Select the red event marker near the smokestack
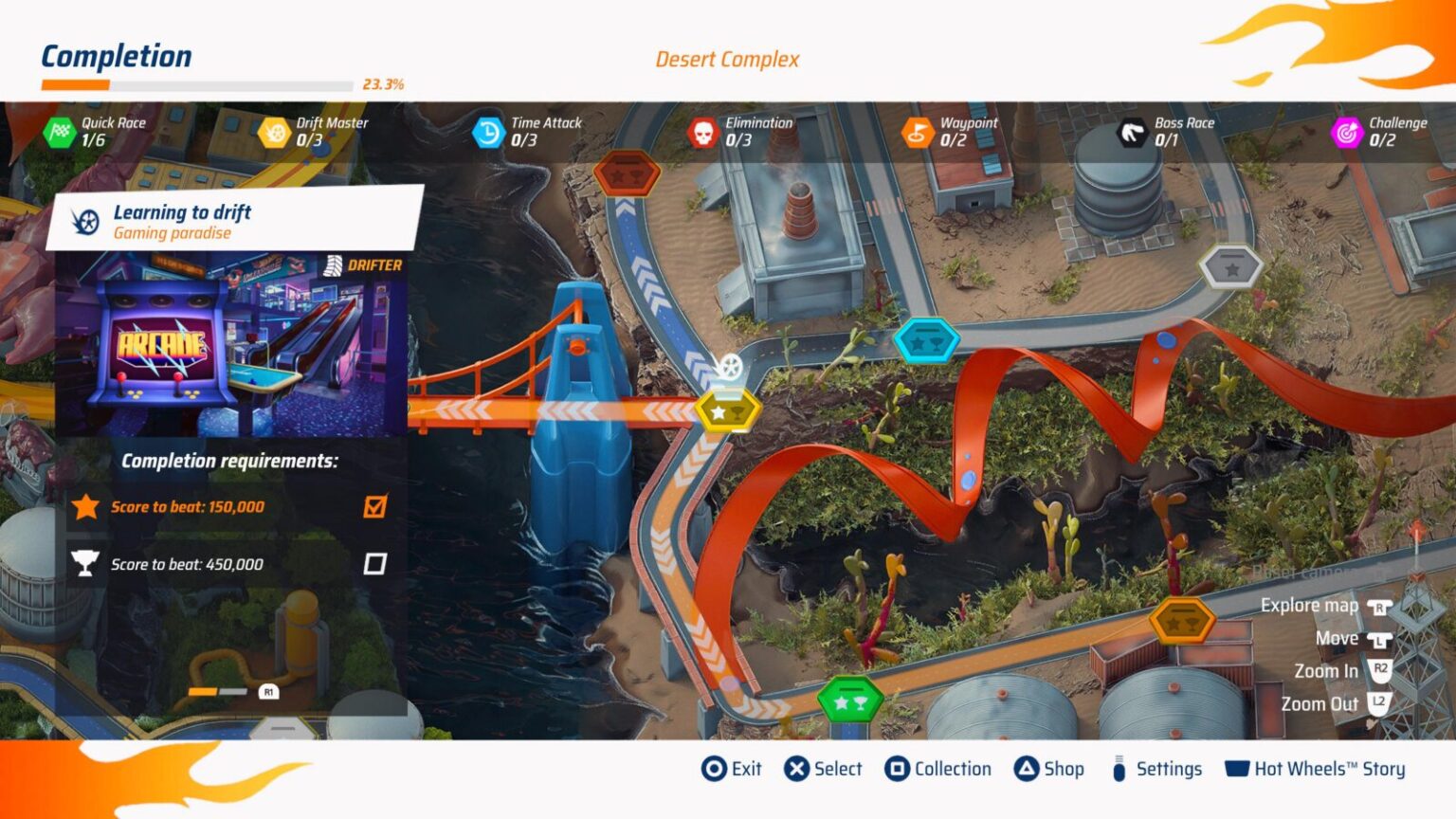1456x819 pixels. click(x=627, y=173)
